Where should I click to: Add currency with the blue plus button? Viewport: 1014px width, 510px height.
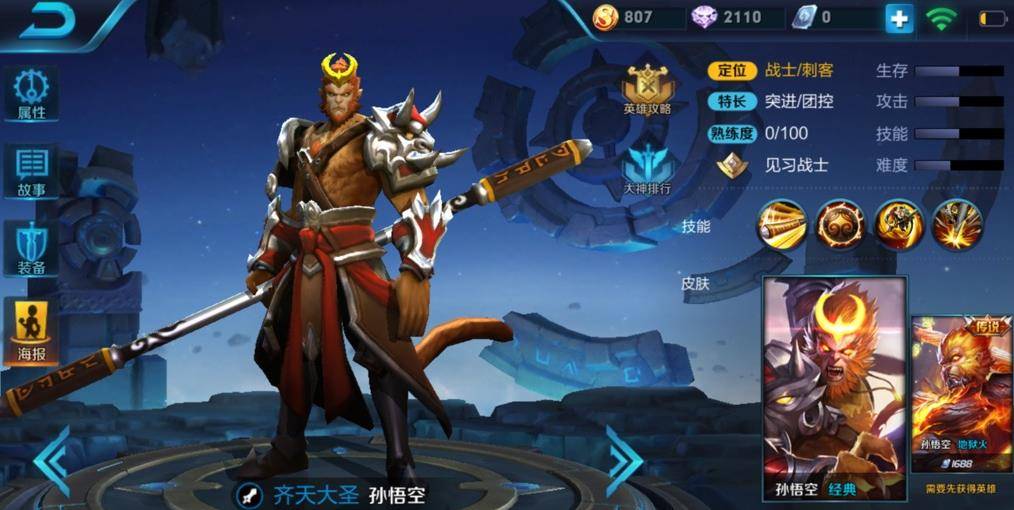coord(899,18)
